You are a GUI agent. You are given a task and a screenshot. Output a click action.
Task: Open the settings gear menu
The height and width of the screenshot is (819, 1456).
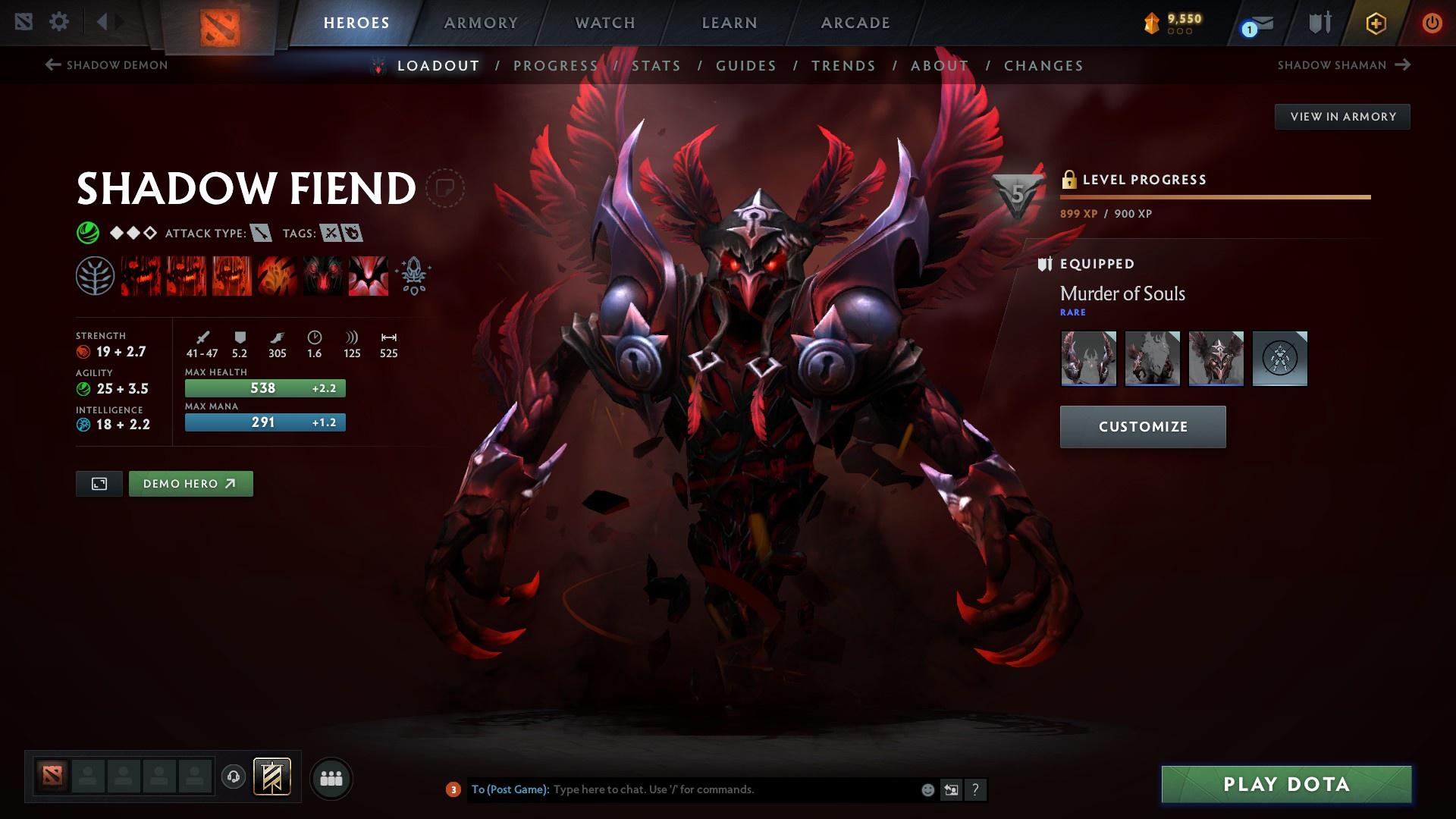pos(59,22)
